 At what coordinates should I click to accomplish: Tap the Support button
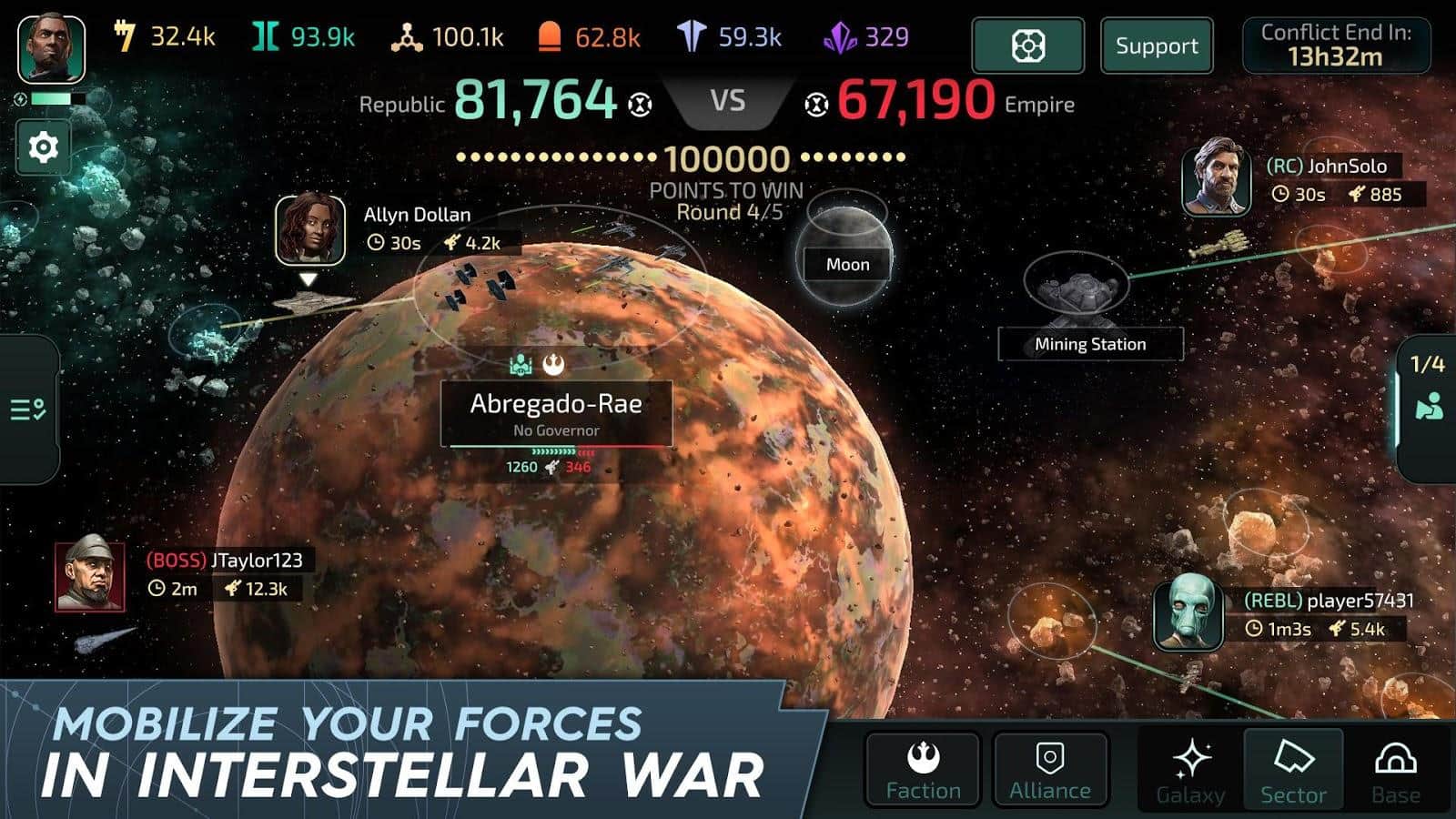1157,45
